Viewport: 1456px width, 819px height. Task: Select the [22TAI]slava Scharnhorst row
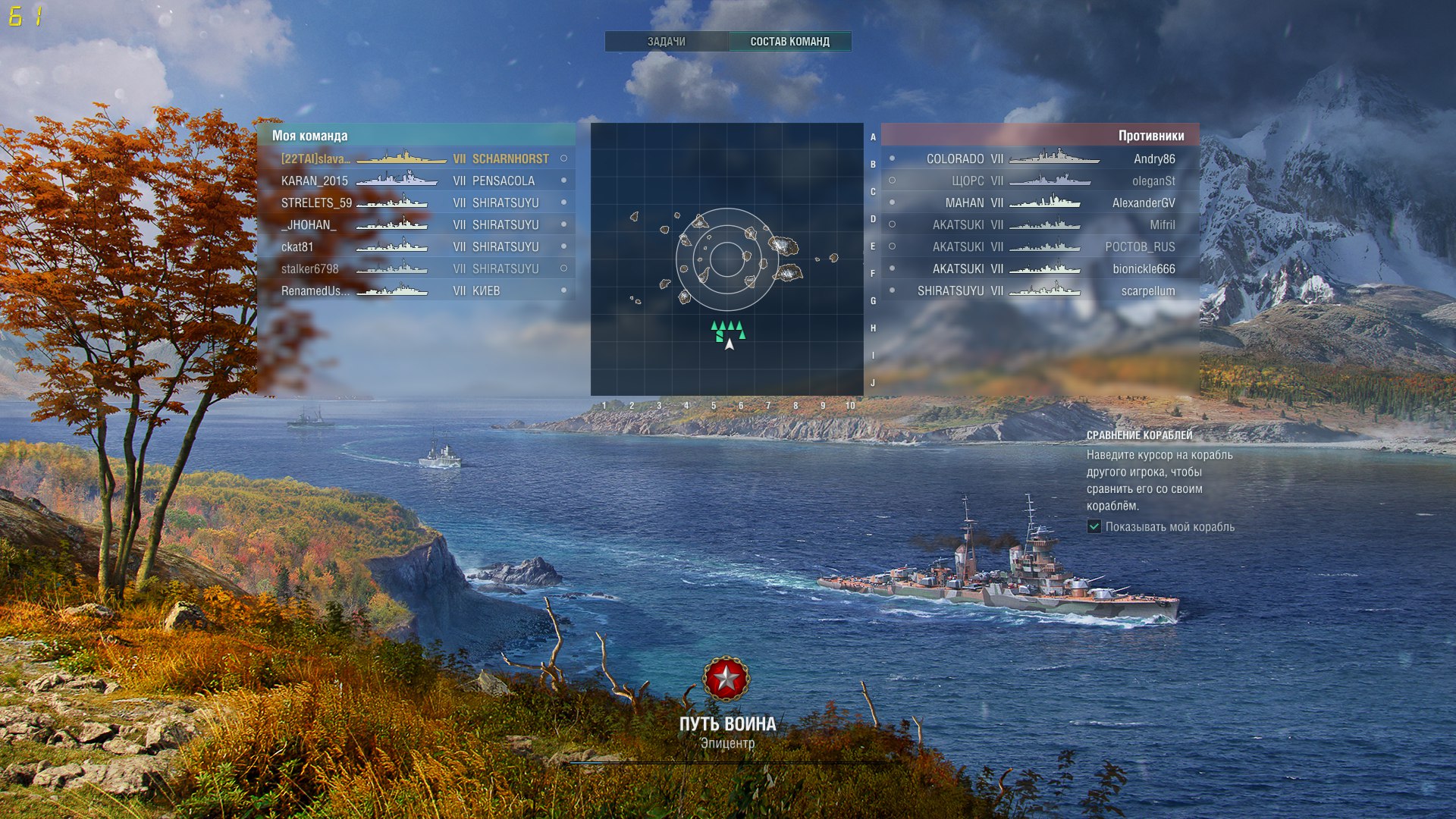click(x=416, y=158)
